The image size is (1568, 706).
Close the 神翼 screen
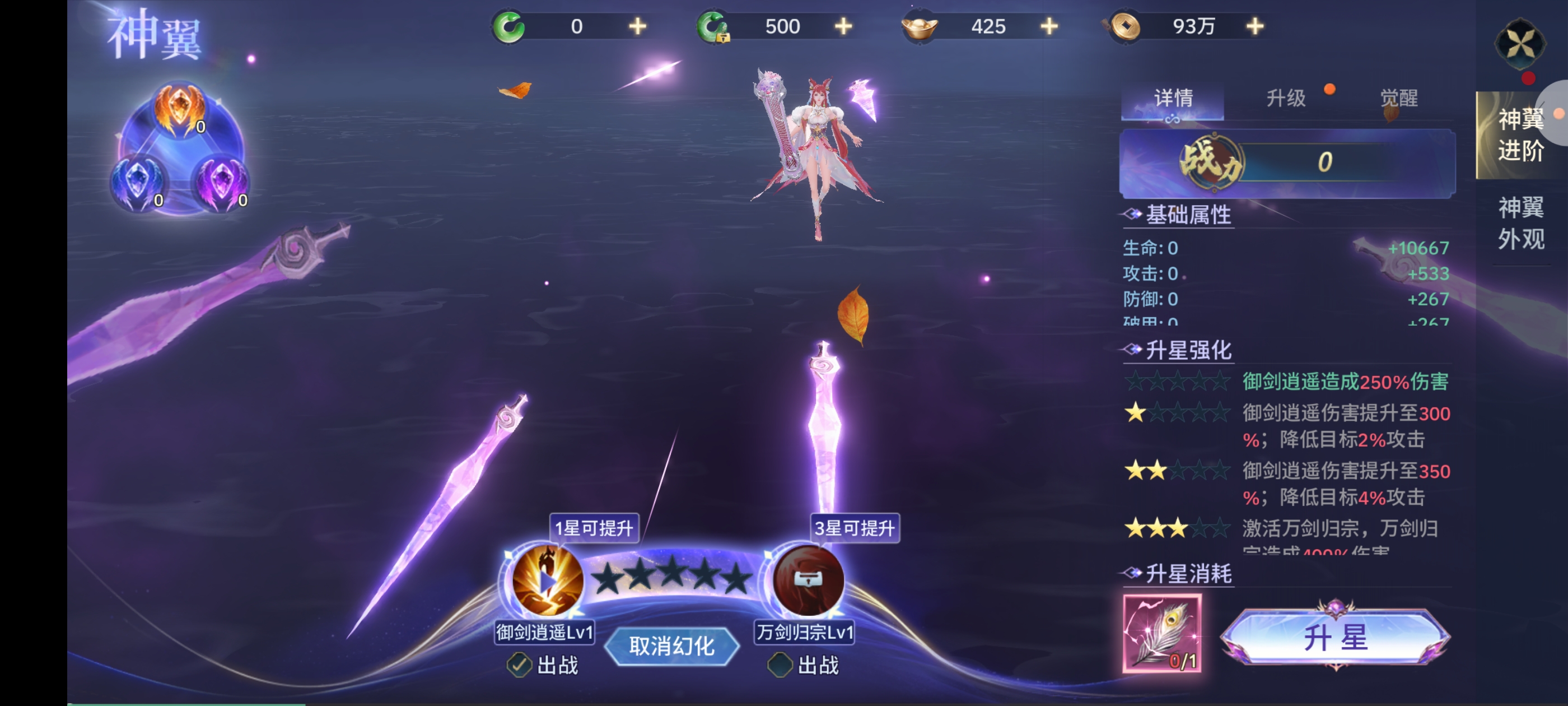tap(1520, 44)
